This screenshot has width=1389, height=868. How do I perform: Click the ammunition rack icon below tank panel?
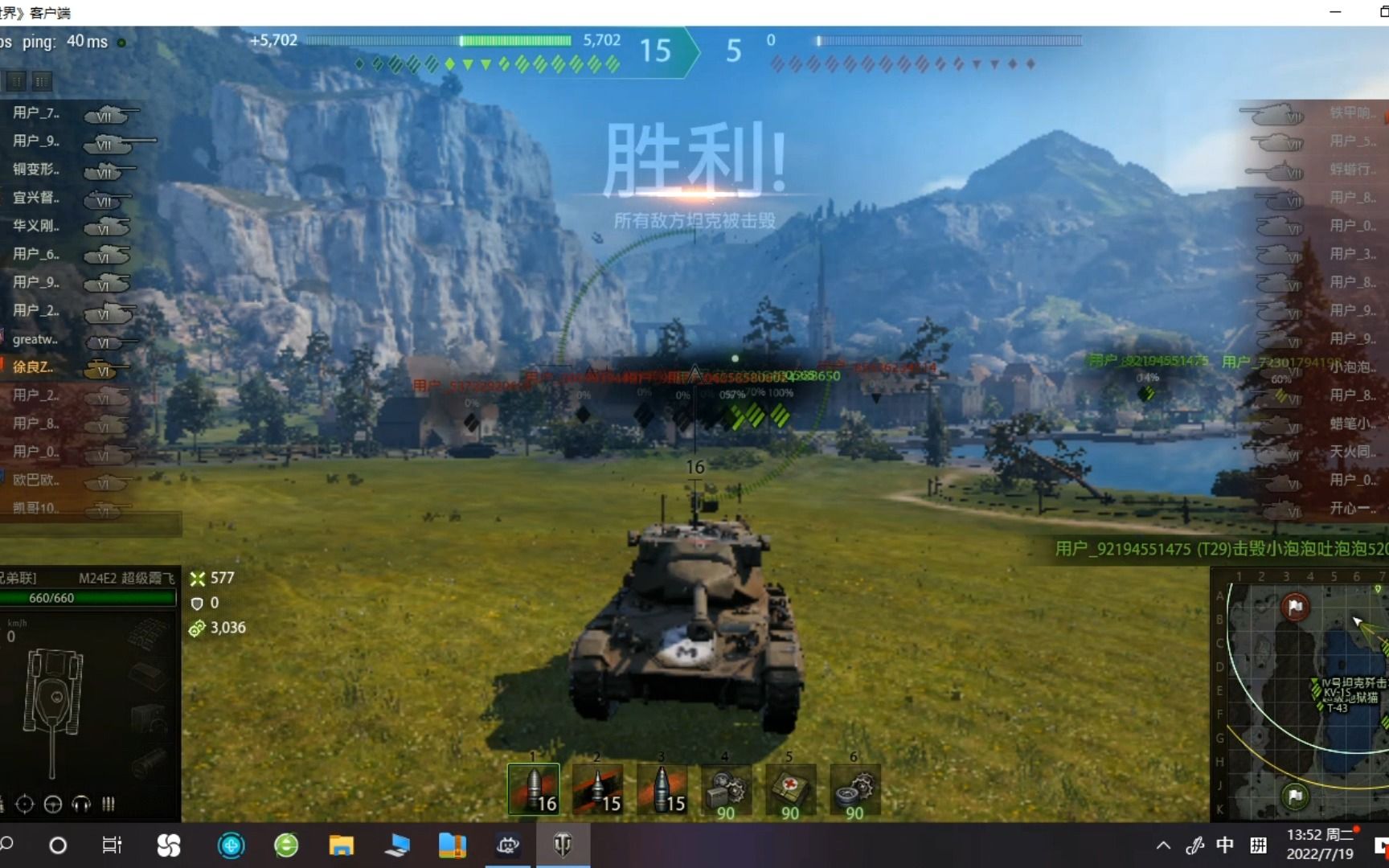[x=109, y=804]
